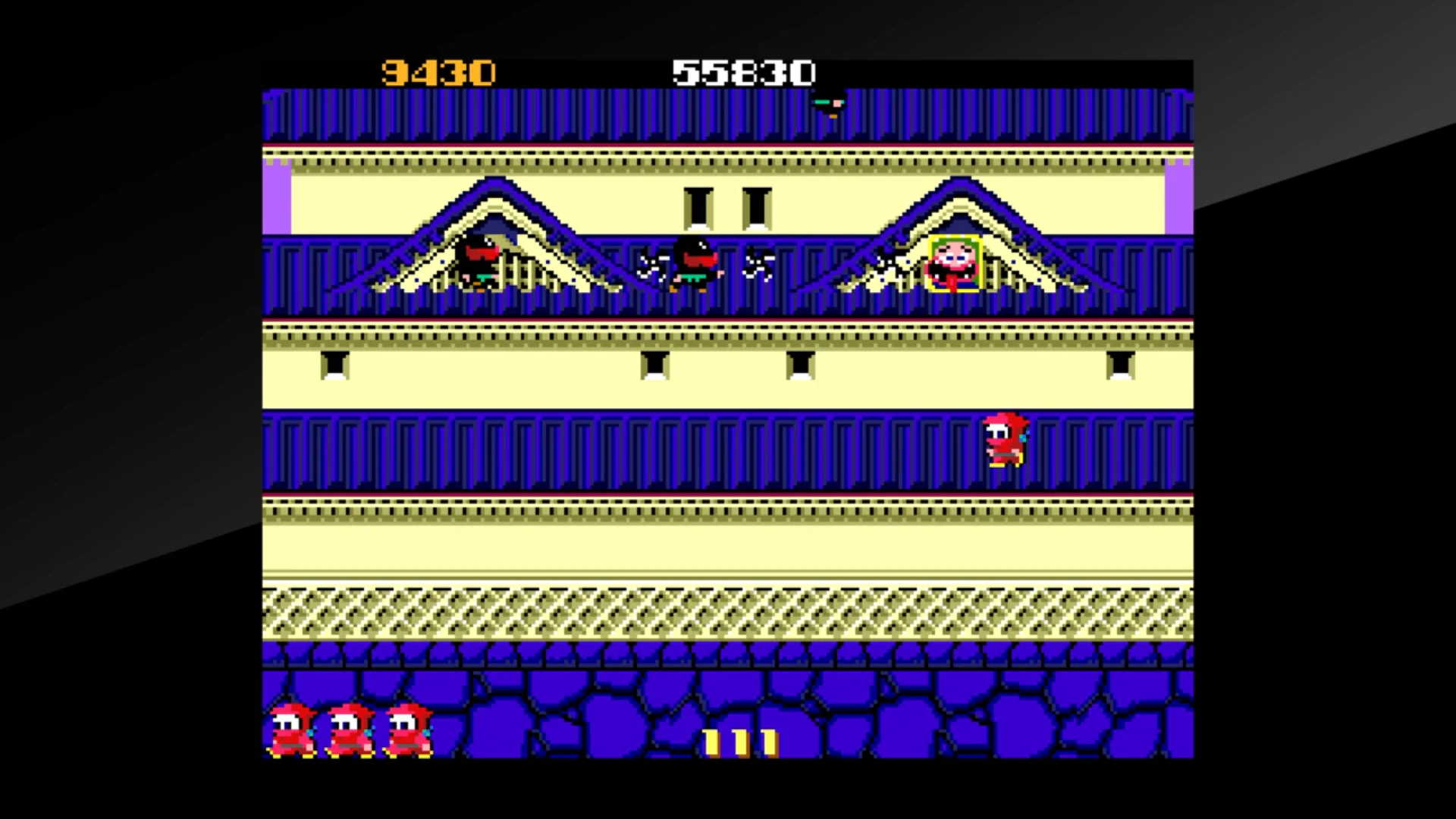Open the left window slit above the roofs
Image resolution: width=1456 pixels, height=819 pixels.
(698, 206)
